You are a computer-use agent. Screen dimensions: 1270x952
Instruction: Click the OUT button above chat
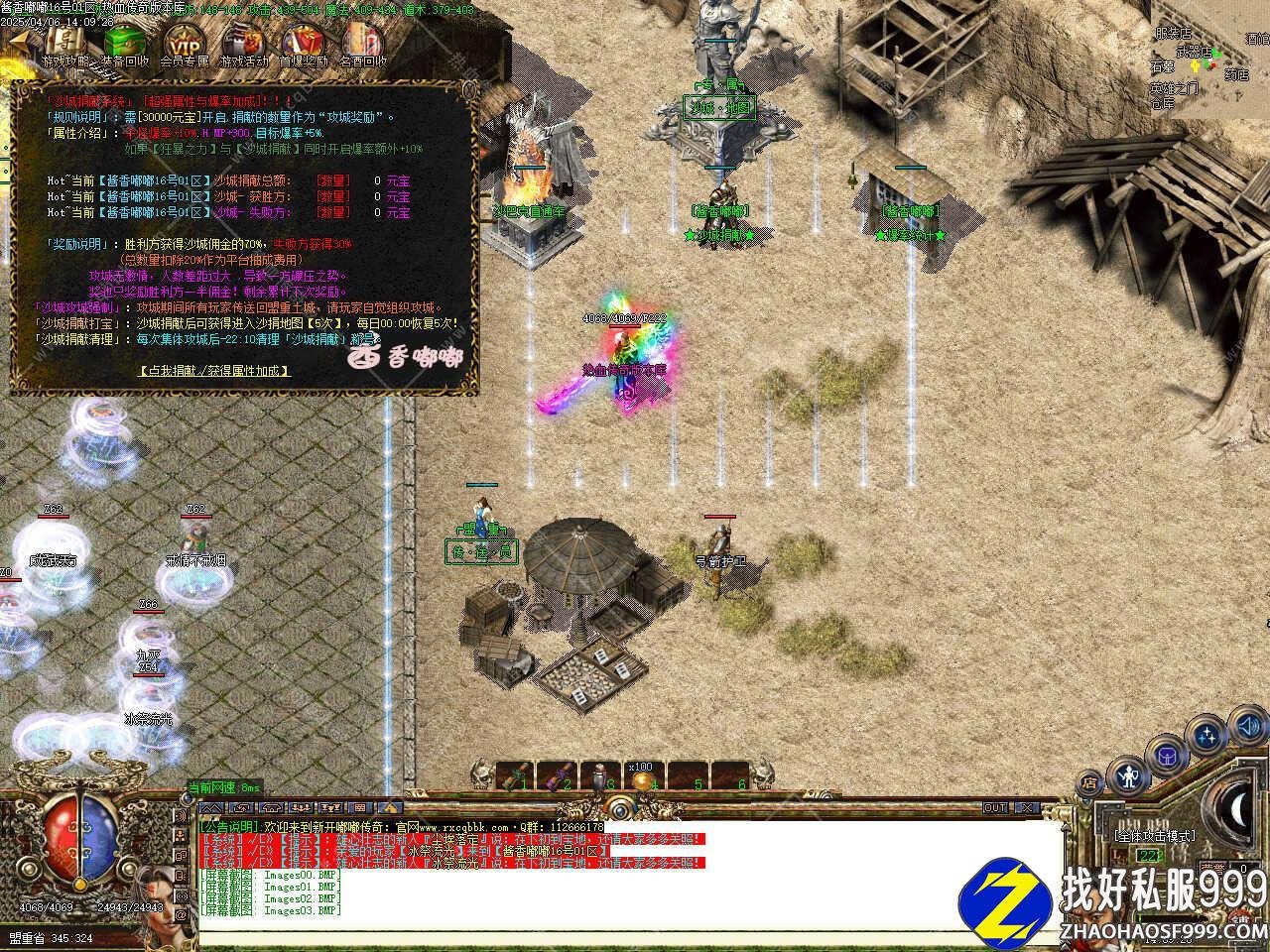click(x=995, y=808)
